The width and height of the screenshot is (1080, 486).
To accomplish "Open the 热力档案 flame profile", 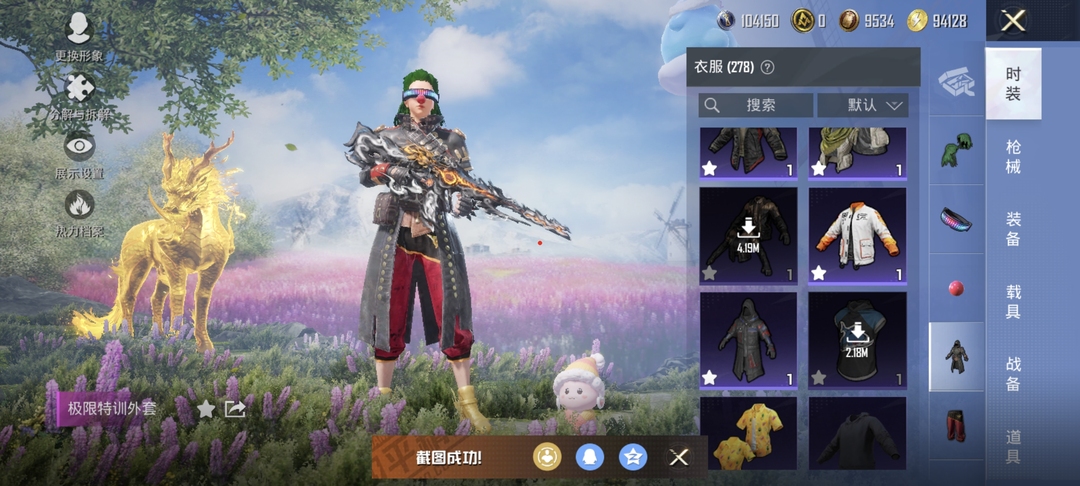I will 79,211.
